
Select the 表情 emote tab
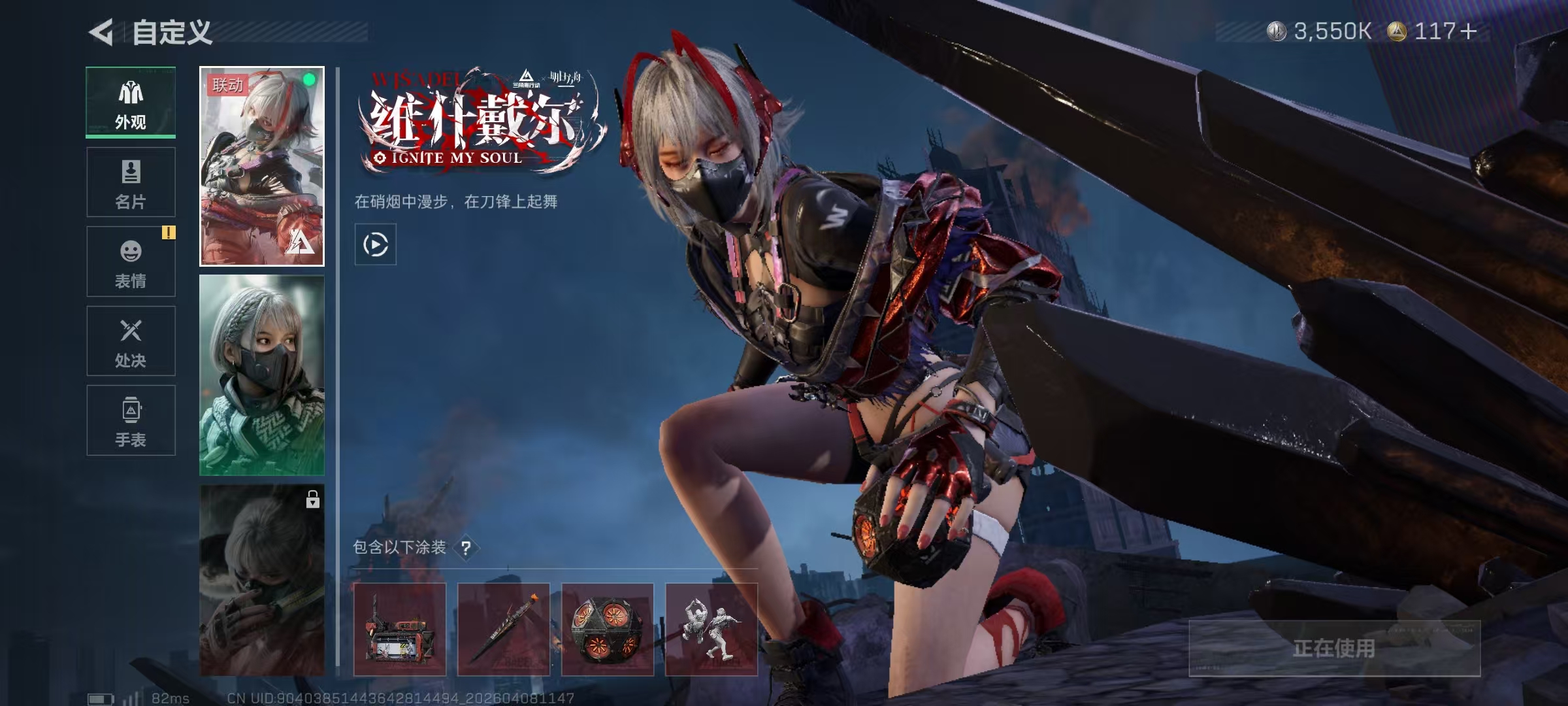pos(131,261)
